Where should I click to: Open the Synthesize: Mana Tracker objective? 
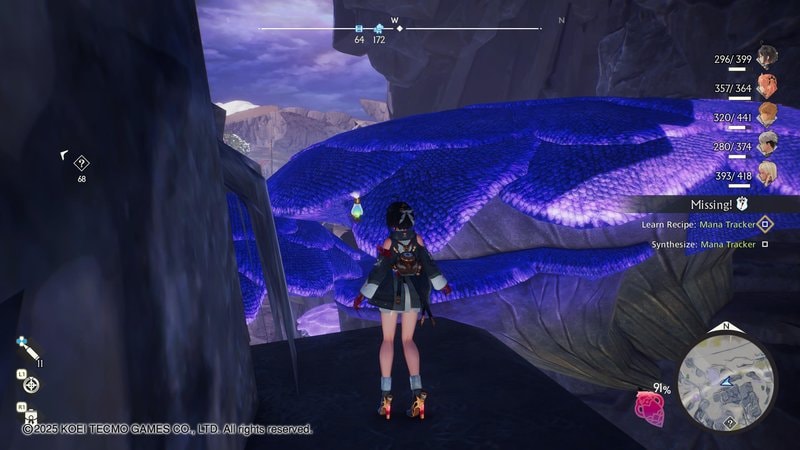click(707, 244)
